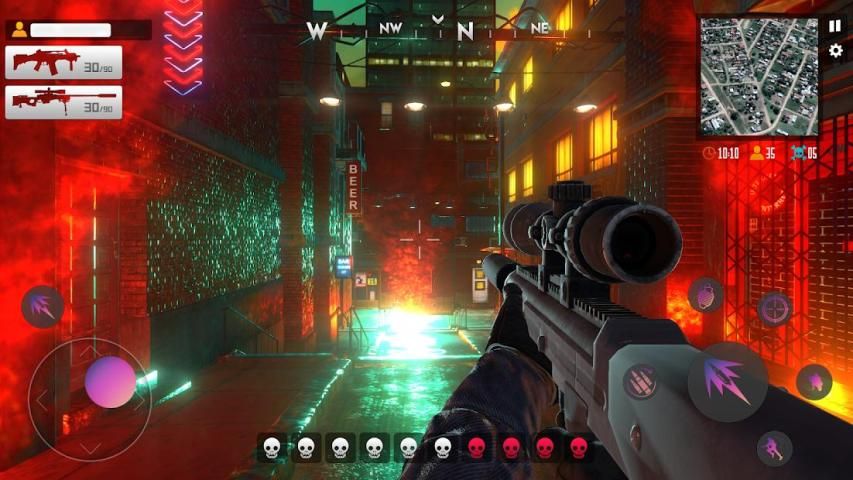The height and width of the screenshot is (480, 853).
Task: Switch to the sniper rifle slot
Action: 64,102
